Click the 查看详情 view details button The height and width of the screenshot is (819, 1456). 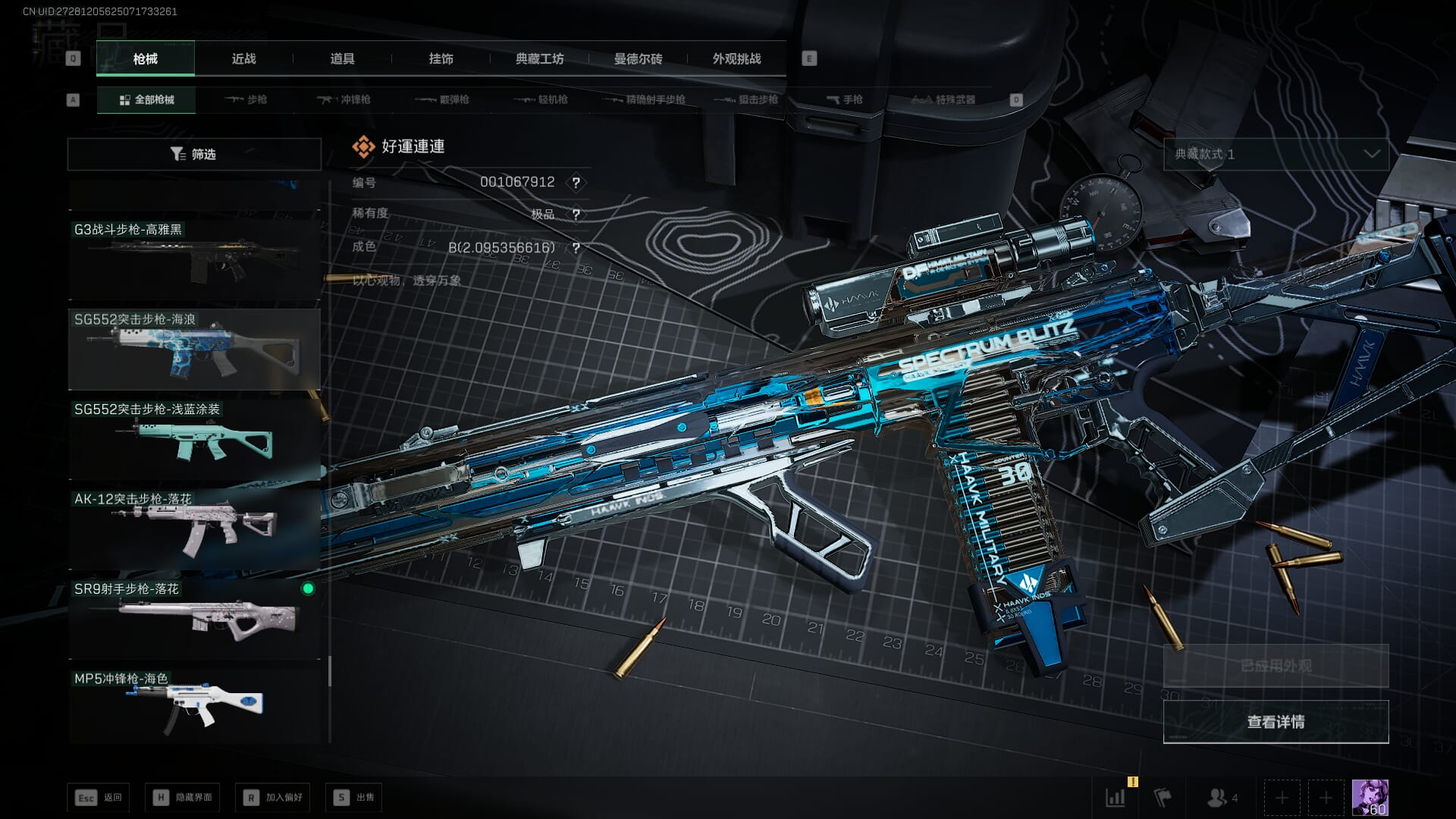point(1276,722)
